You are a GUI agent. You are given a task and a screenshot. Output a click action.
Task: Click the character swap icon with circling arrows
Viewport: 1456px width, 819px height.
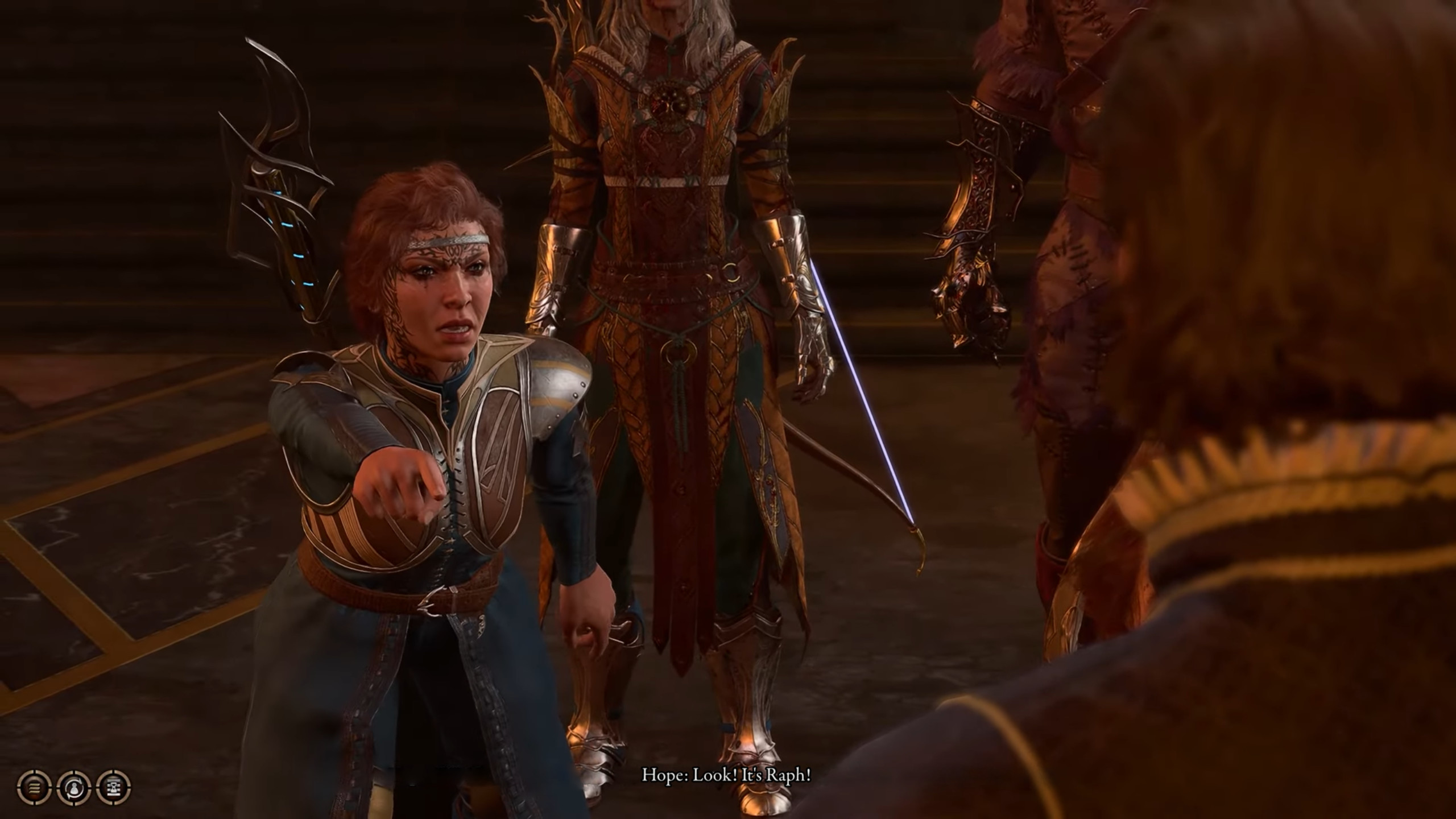point(75,788)
